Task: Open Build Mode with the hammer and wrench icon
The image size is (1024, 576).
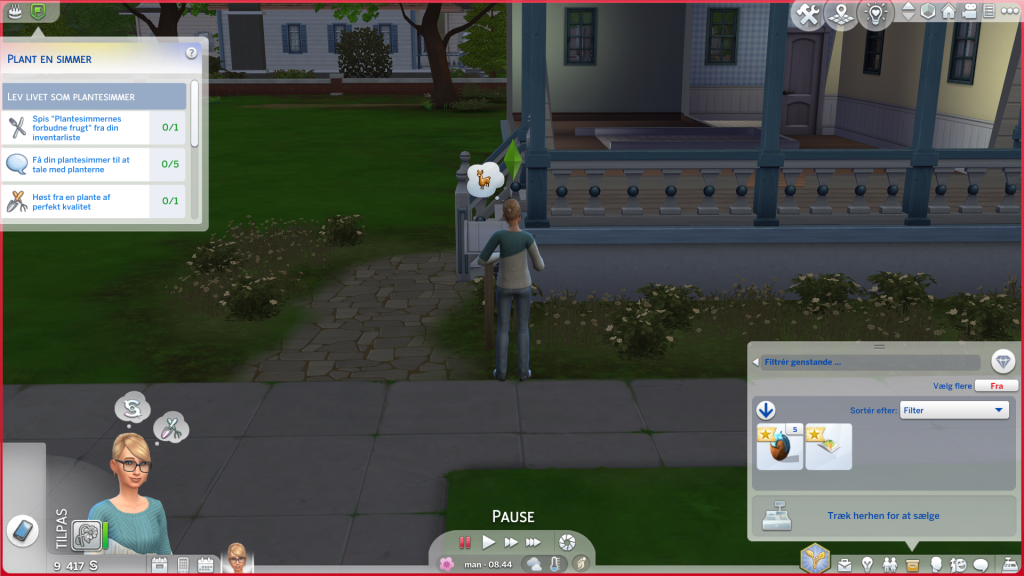Action: (808, 14)
